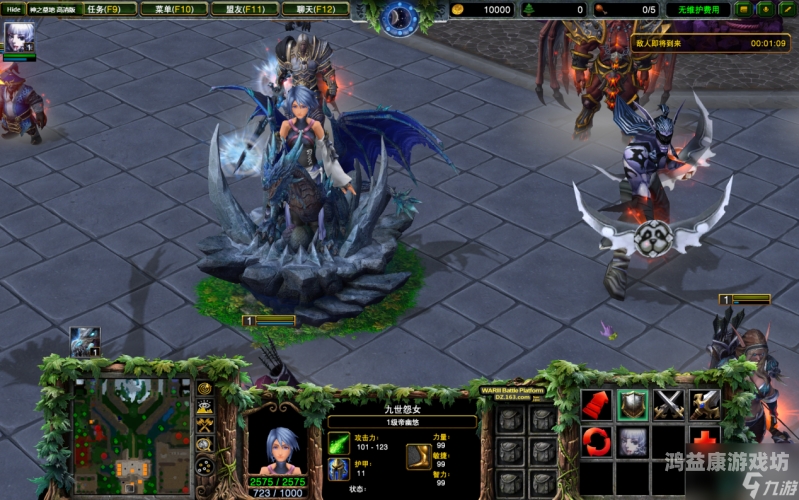Use the white-haired face ability icon

click(x=633, y=441)
